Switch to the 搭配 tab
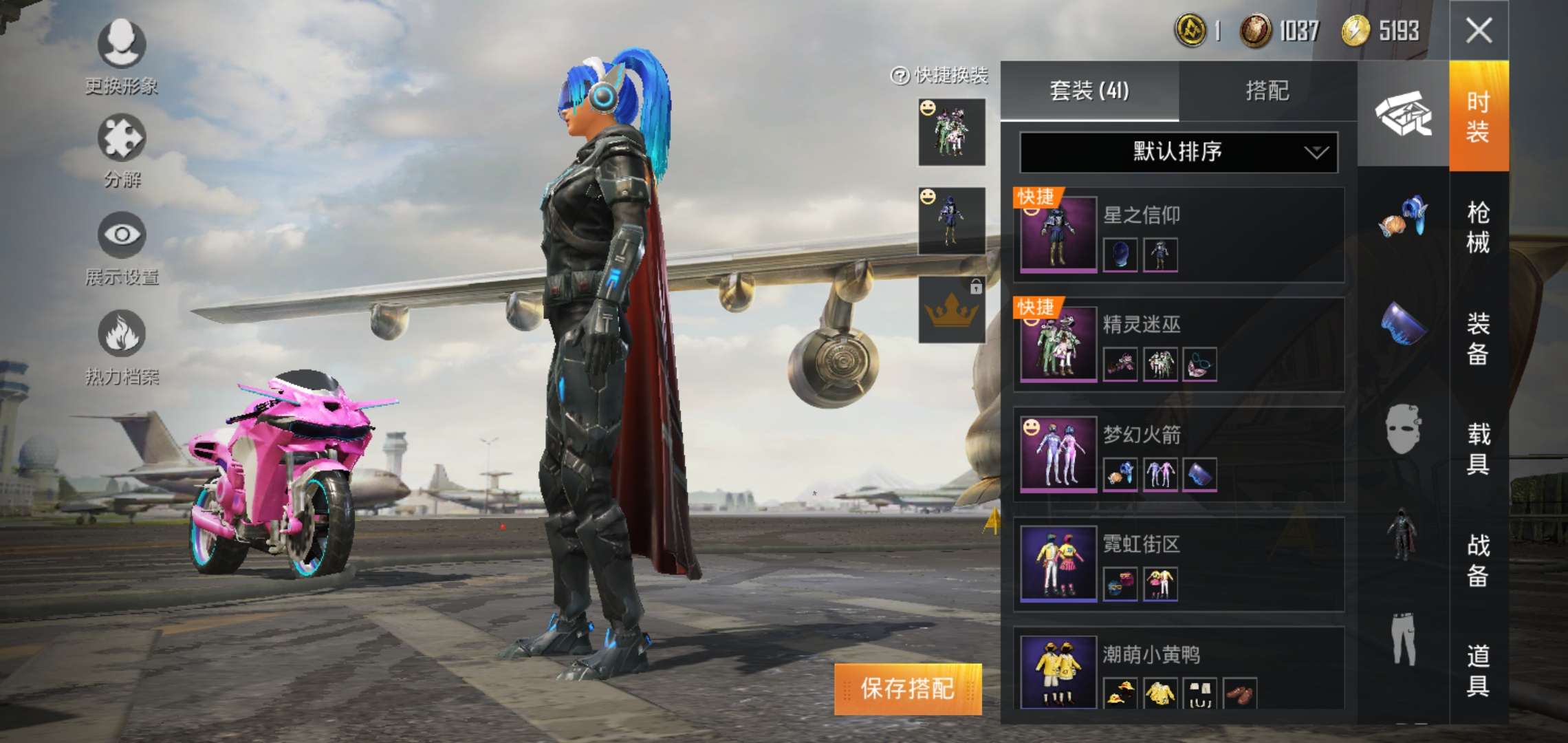Screen dimensions: 1568x743 pos(1267,91)
